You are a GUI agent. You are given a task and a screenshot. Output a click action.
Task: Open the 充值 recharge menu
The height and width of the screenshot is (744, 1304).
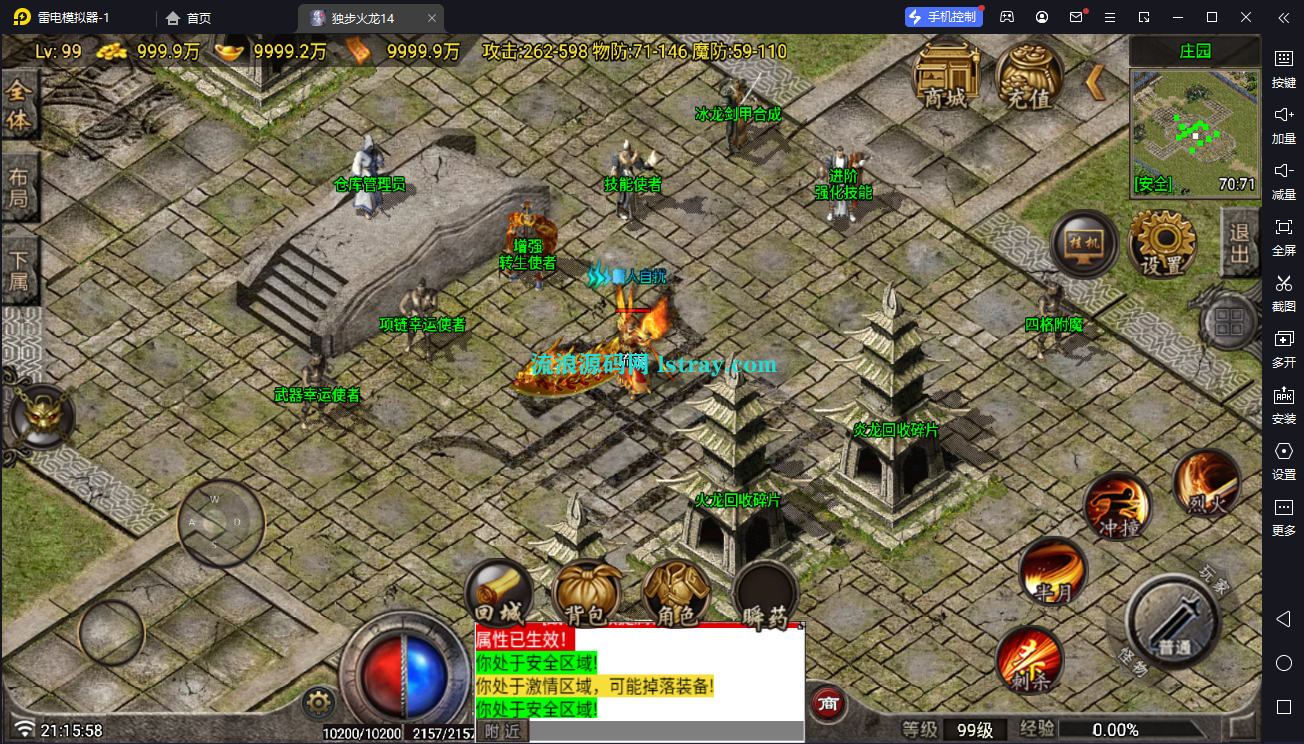(1029, 77)
